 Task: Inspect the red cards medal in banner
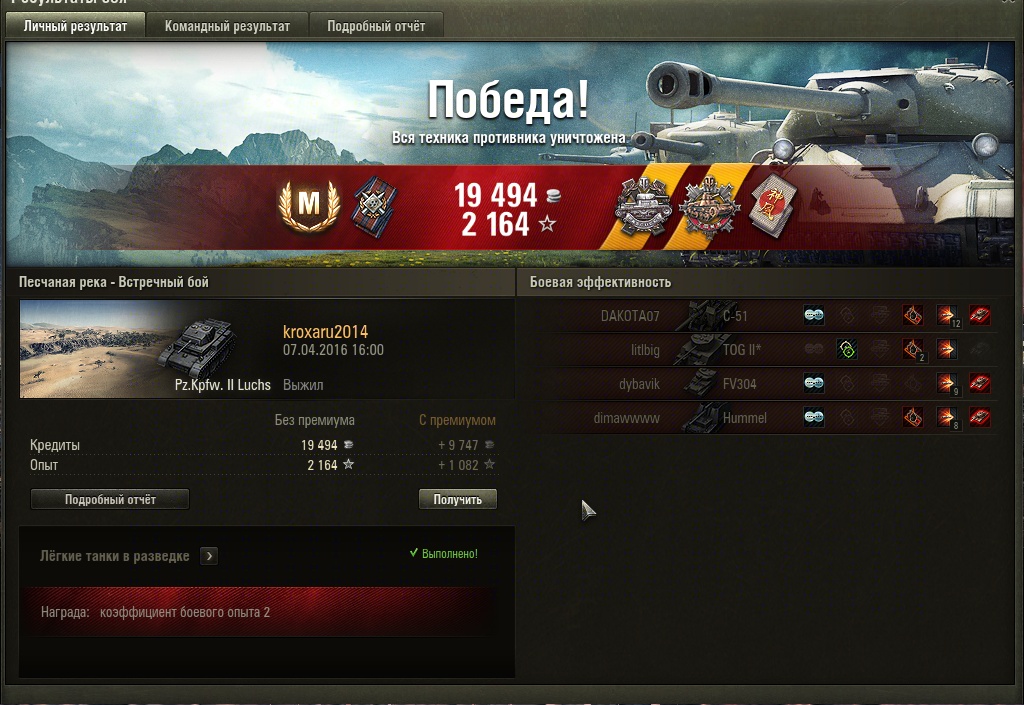click(769, 207)
